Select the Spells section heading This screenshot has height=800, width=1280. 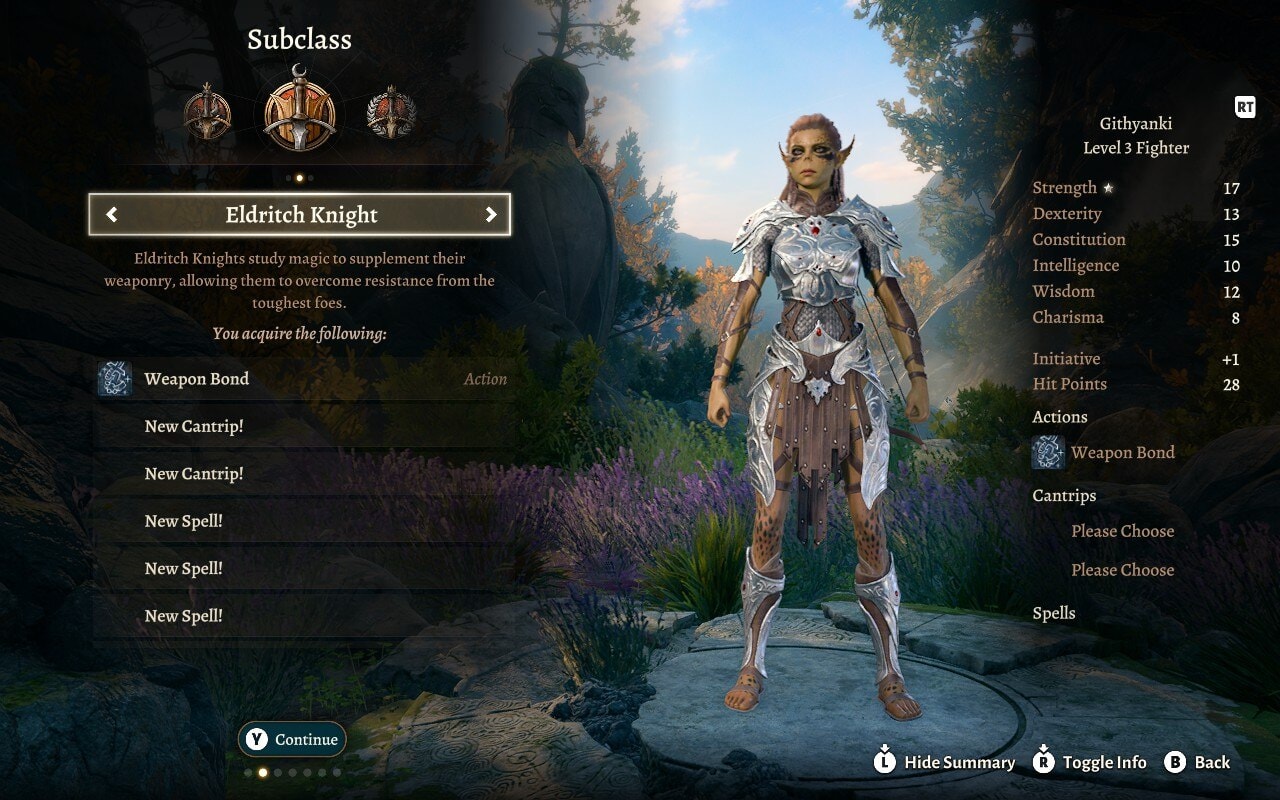tap(1055, 612)
